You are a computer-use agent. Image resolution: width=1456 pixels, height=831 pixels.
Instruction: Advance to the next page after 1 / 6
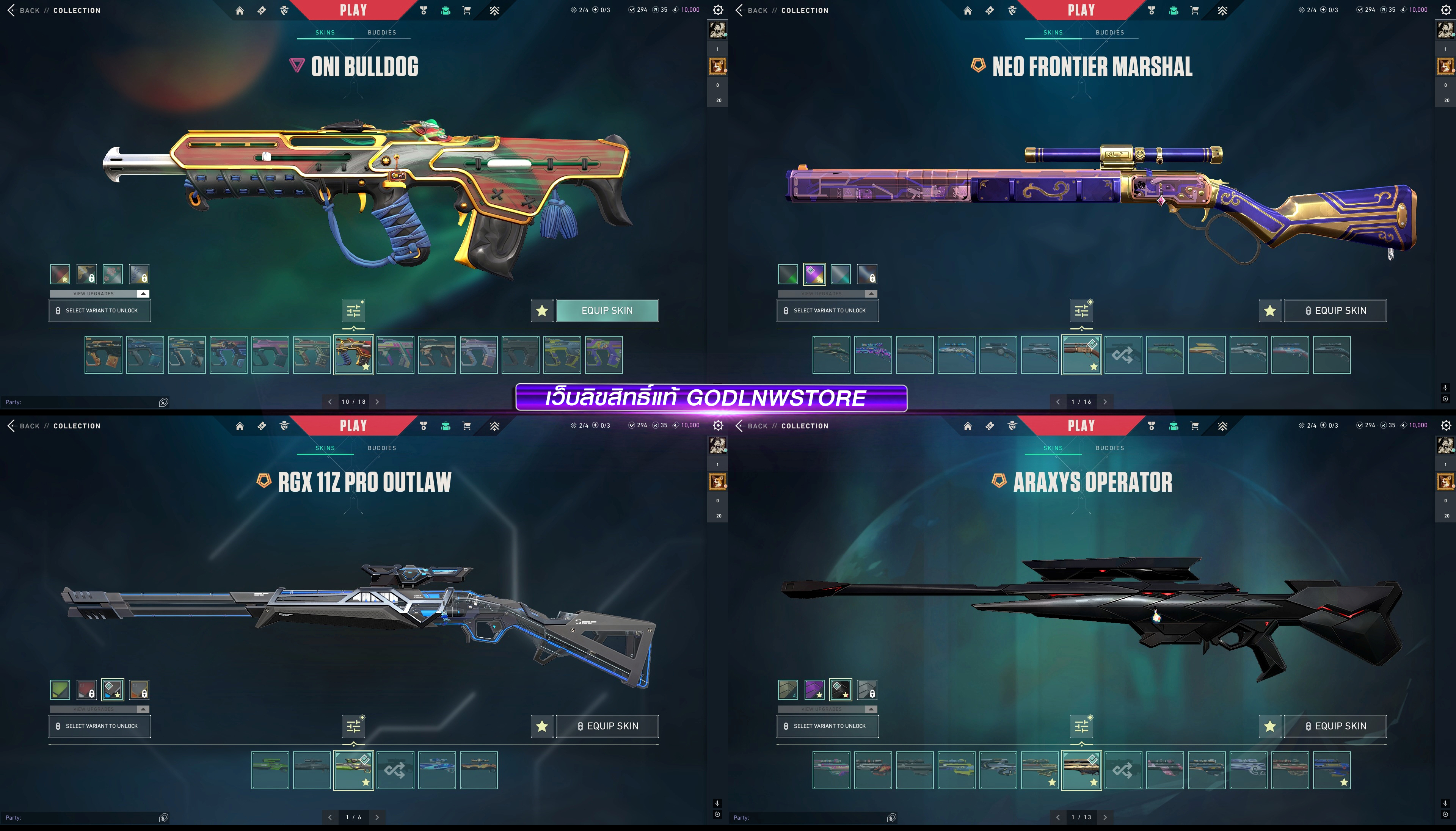tap(377, 817)
